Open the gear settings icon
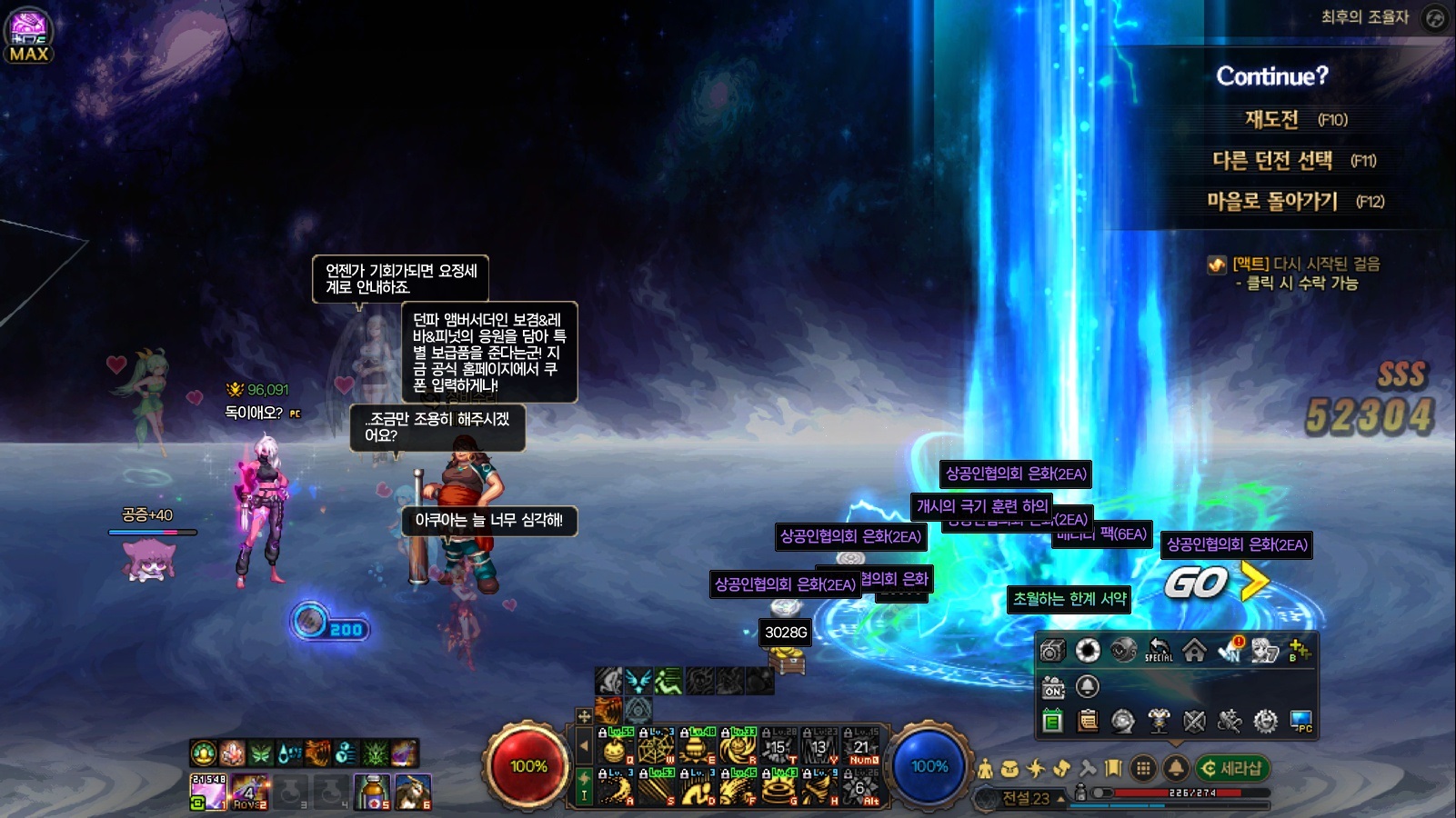 [1265, 722]
